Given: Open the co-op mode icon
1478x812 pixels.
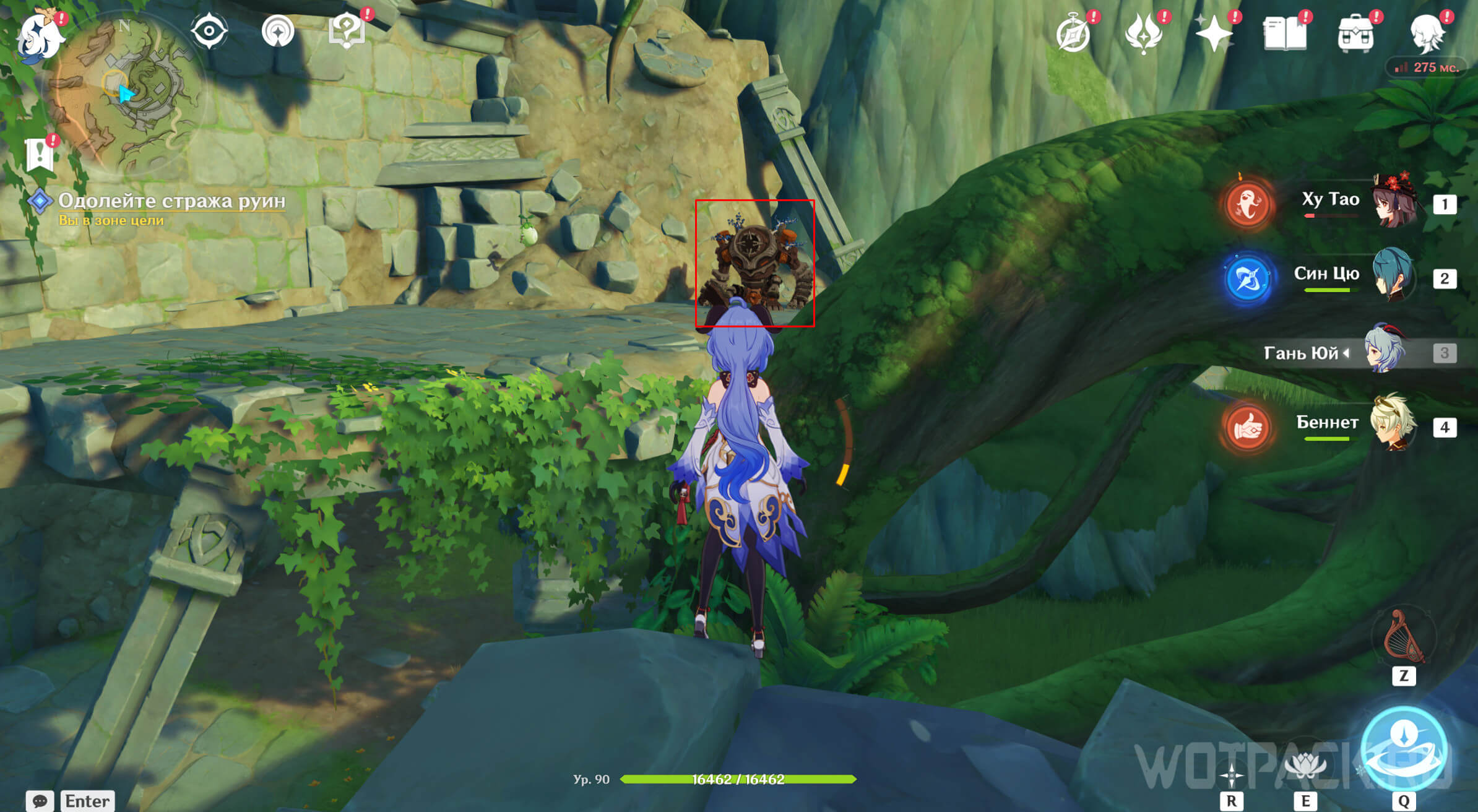Looking at the screenshot, I should (278, 31).
